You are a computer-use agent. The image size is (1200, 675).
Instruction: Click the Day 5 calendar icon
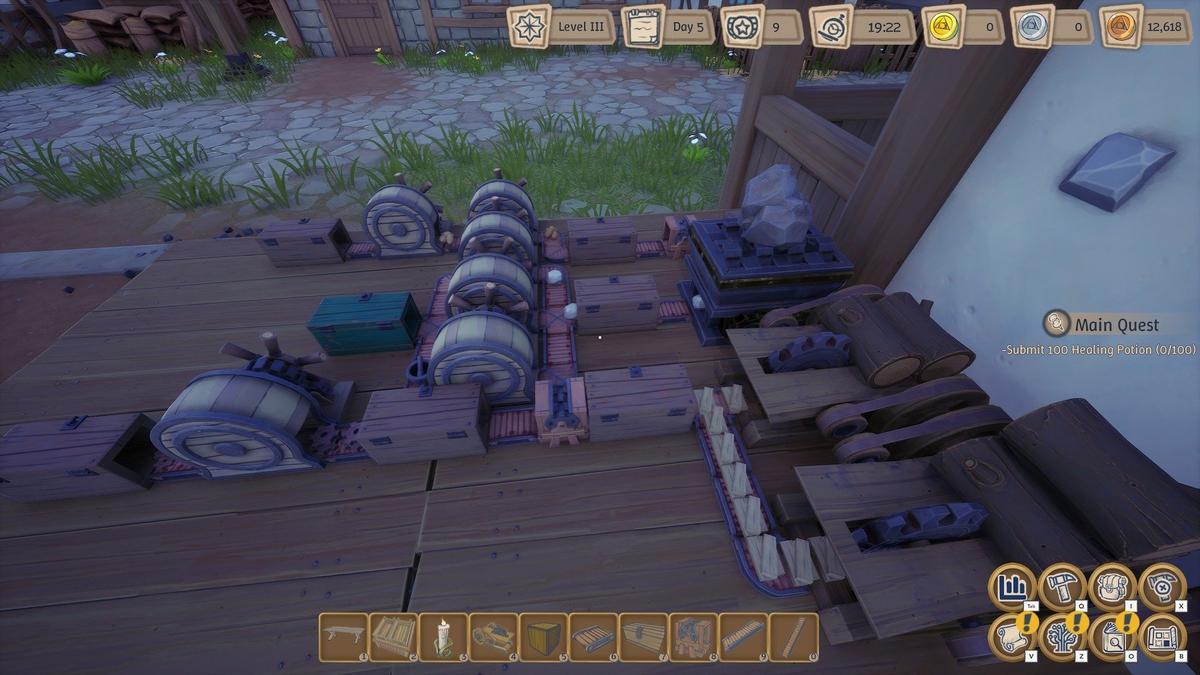(x=643, y=26)
